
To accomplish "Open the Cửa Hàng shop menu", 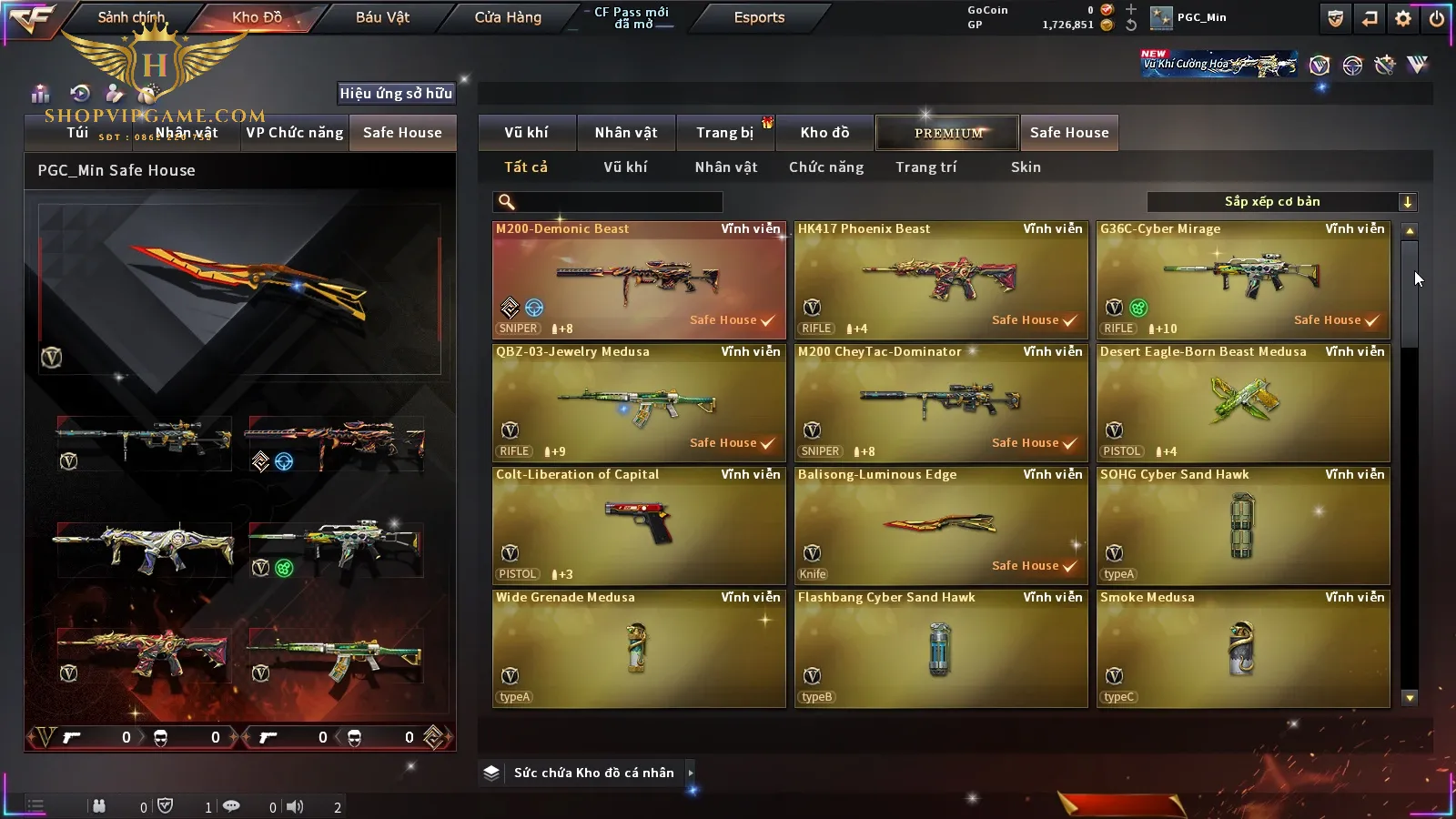I will coord(508,17).
